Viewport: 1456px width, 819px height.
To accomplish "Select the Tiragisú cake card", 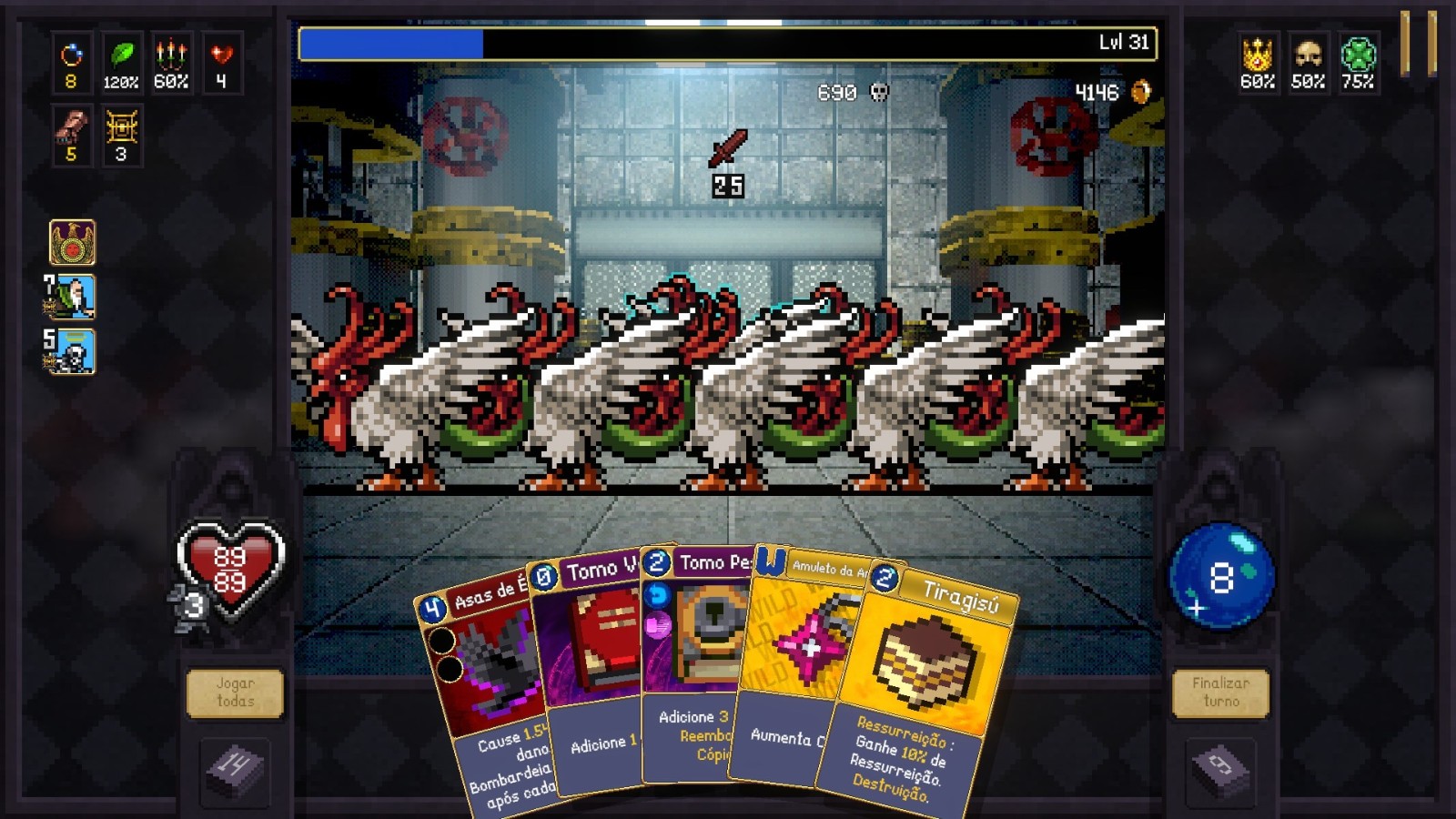I will click(919, 682).
